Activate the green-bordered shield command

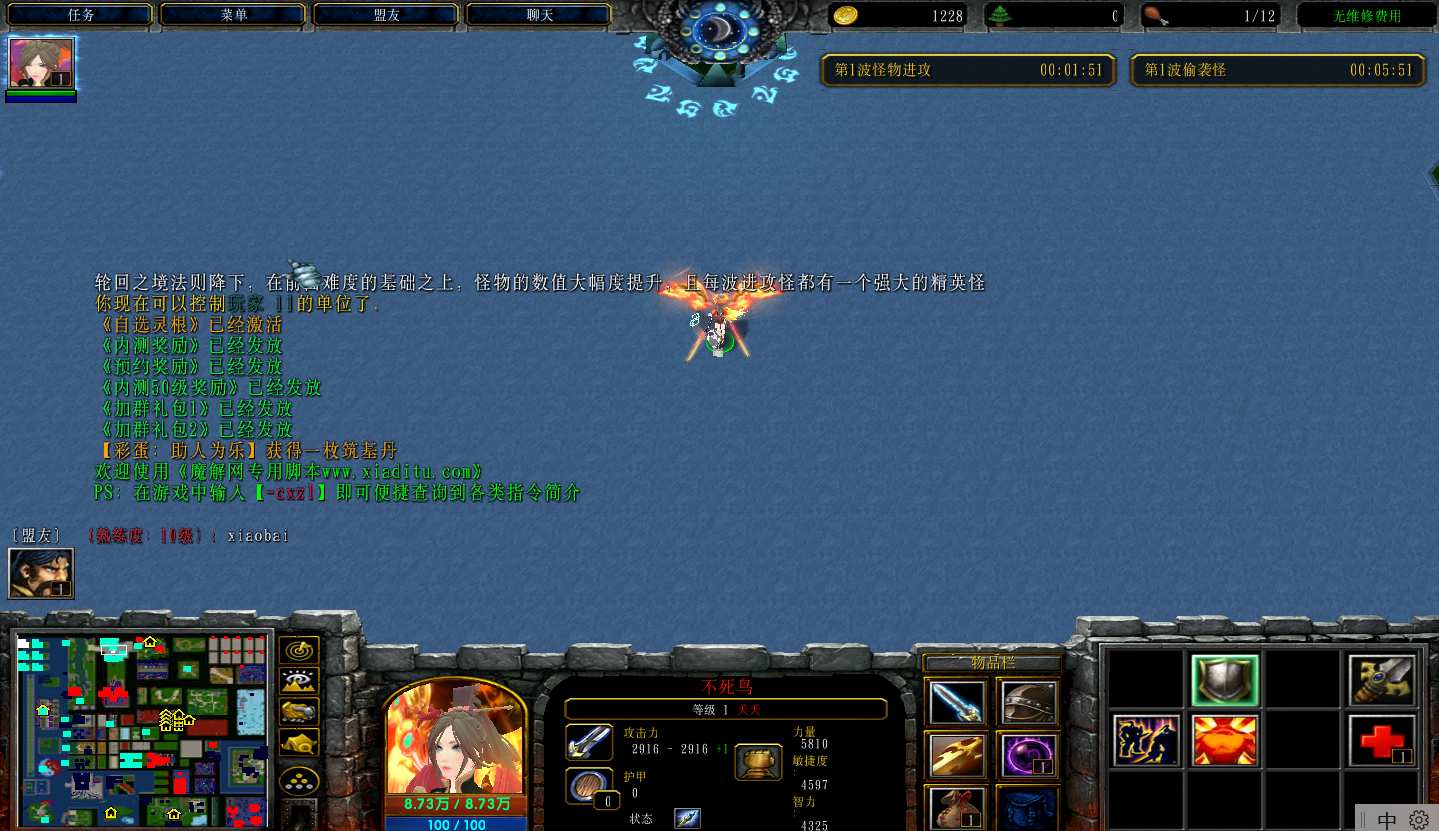click(1224, 681)
